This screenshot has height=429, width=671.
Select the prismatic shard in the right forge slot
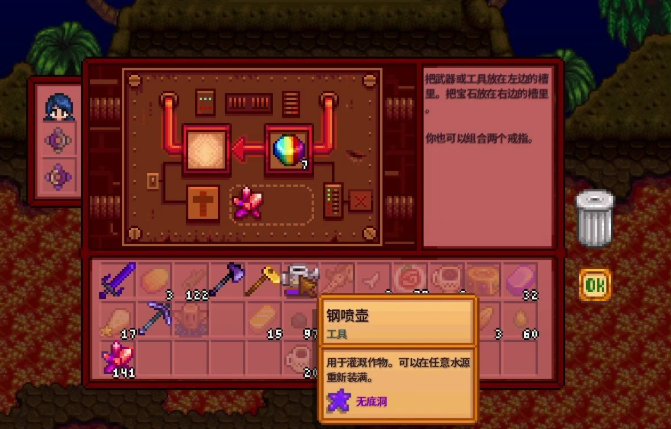click(289, 150)
